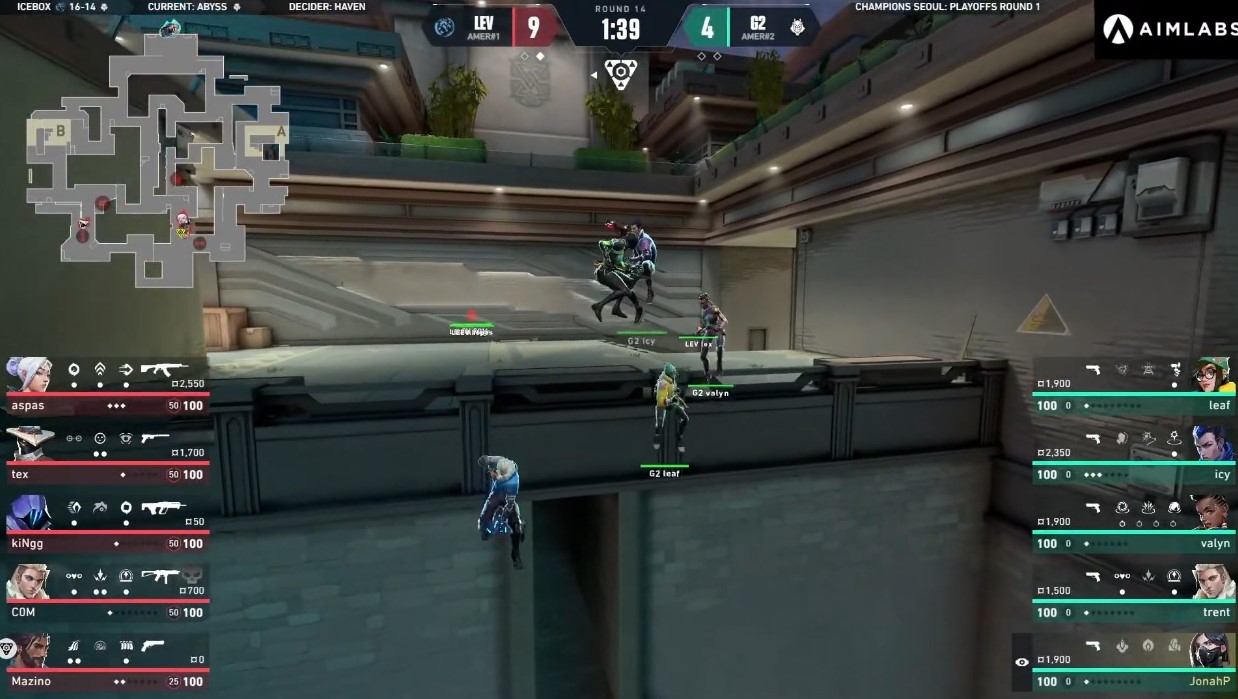Pick Mazino's agent portrait
Image resolution: width=1238 pixels, height=699 pixels.
[x=30, y=651]
